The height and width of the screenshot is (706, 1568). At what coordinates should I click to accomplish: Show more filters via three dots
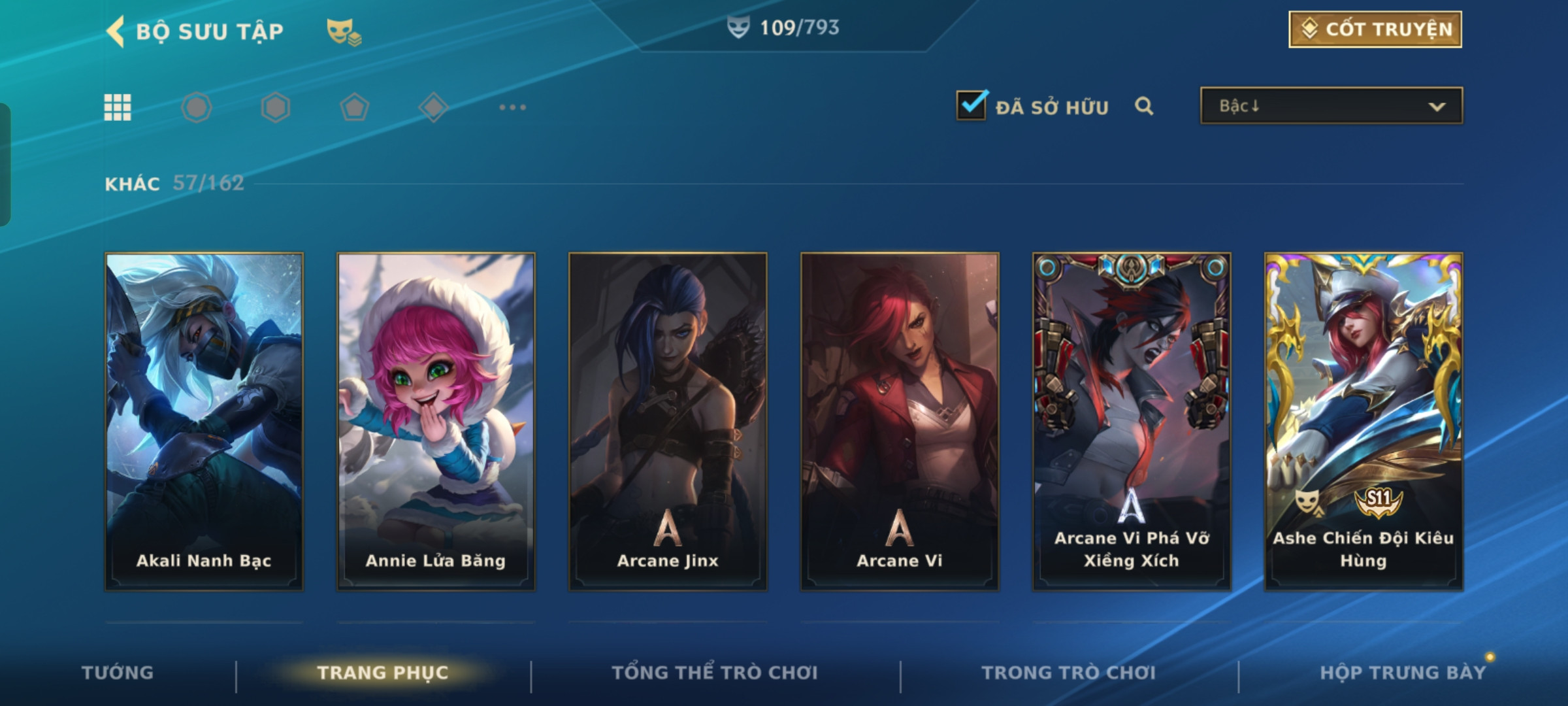pos(512,107)
